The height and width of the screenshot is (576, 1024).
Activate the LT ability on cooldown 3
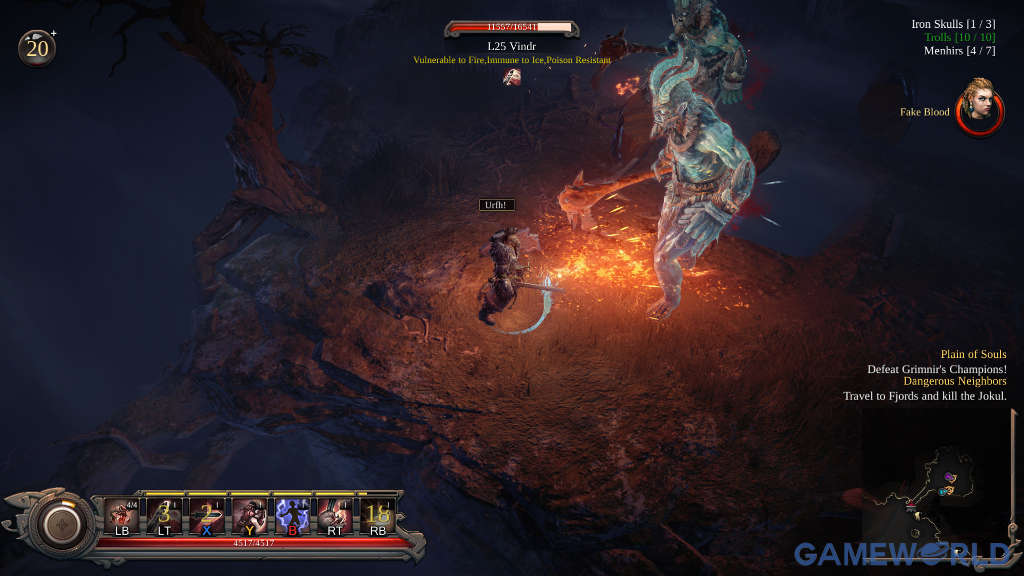[164, 516]
